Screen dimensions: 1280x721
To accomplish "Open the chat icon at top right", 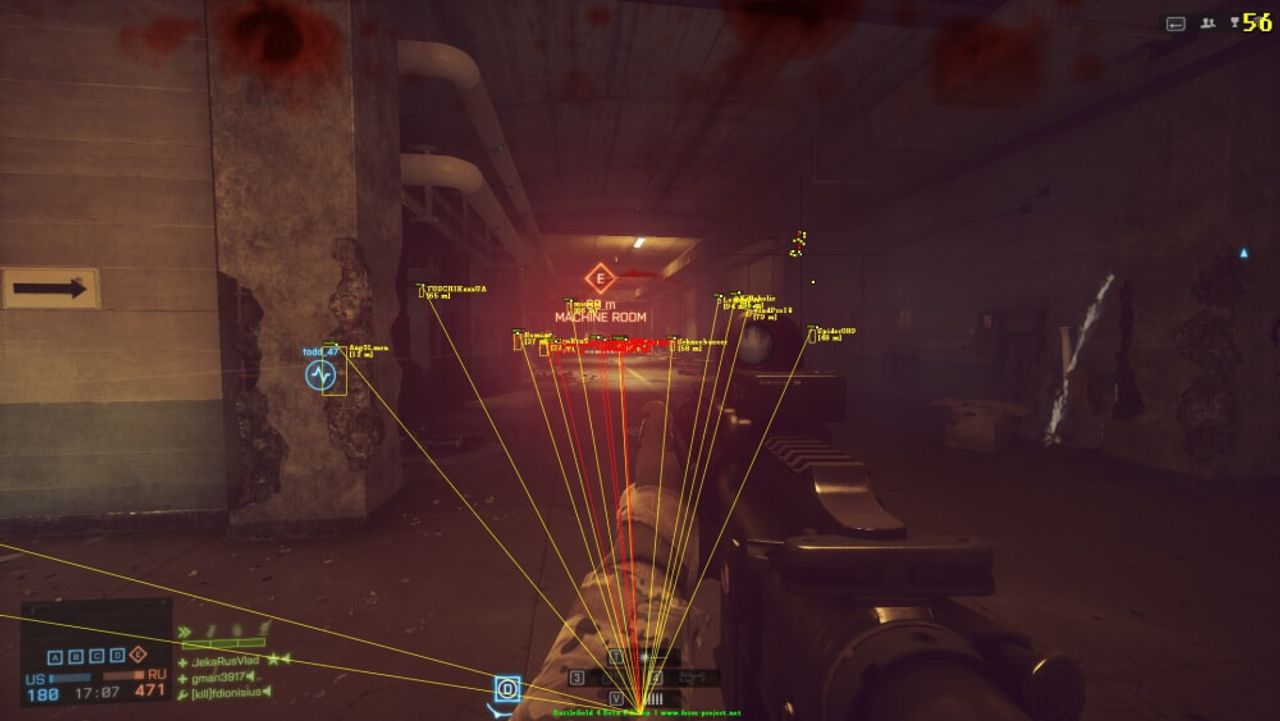I will tap(1175, 23).
